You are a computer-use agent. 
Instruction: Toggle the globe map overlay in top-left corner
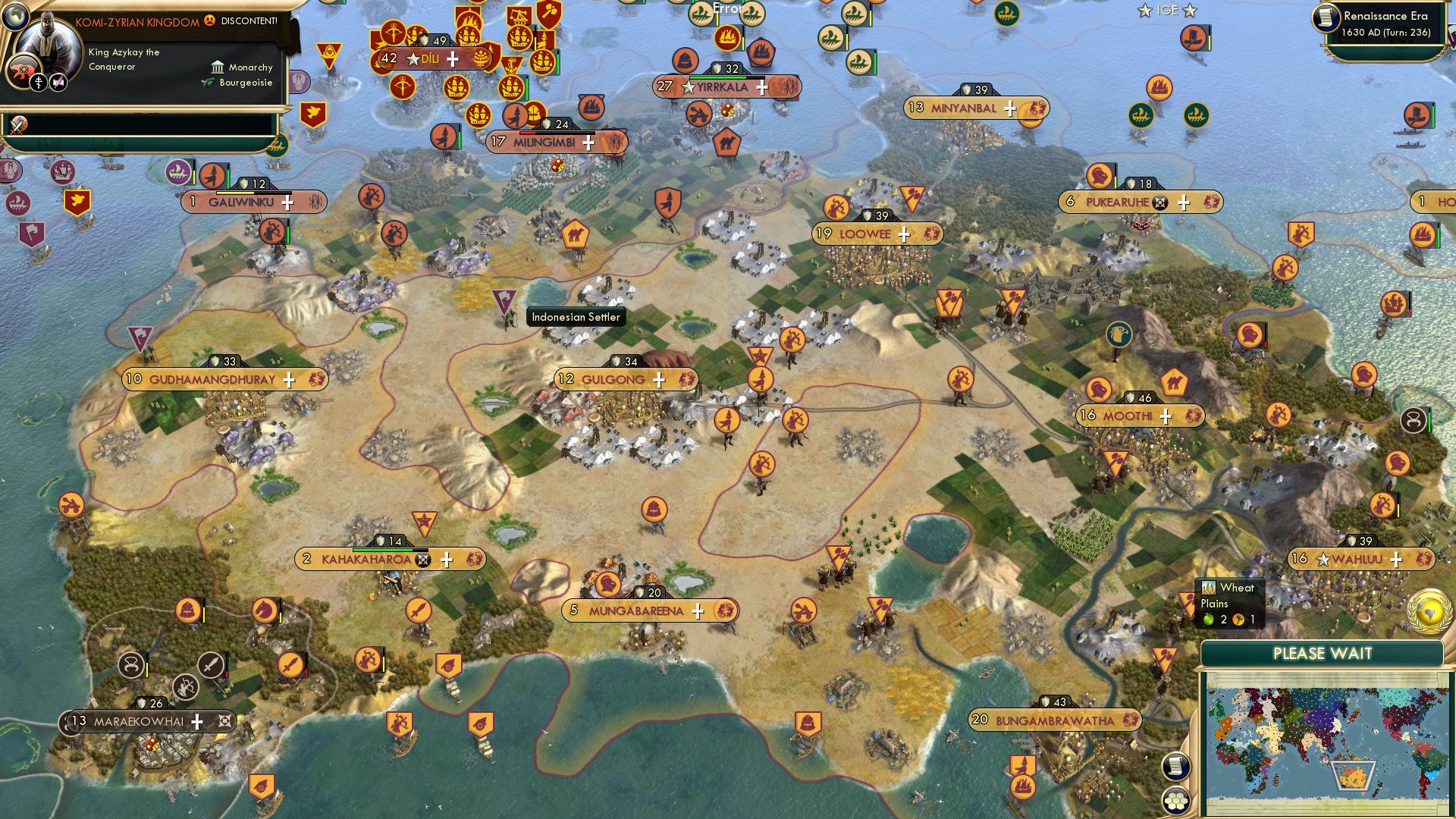point(17,17)
